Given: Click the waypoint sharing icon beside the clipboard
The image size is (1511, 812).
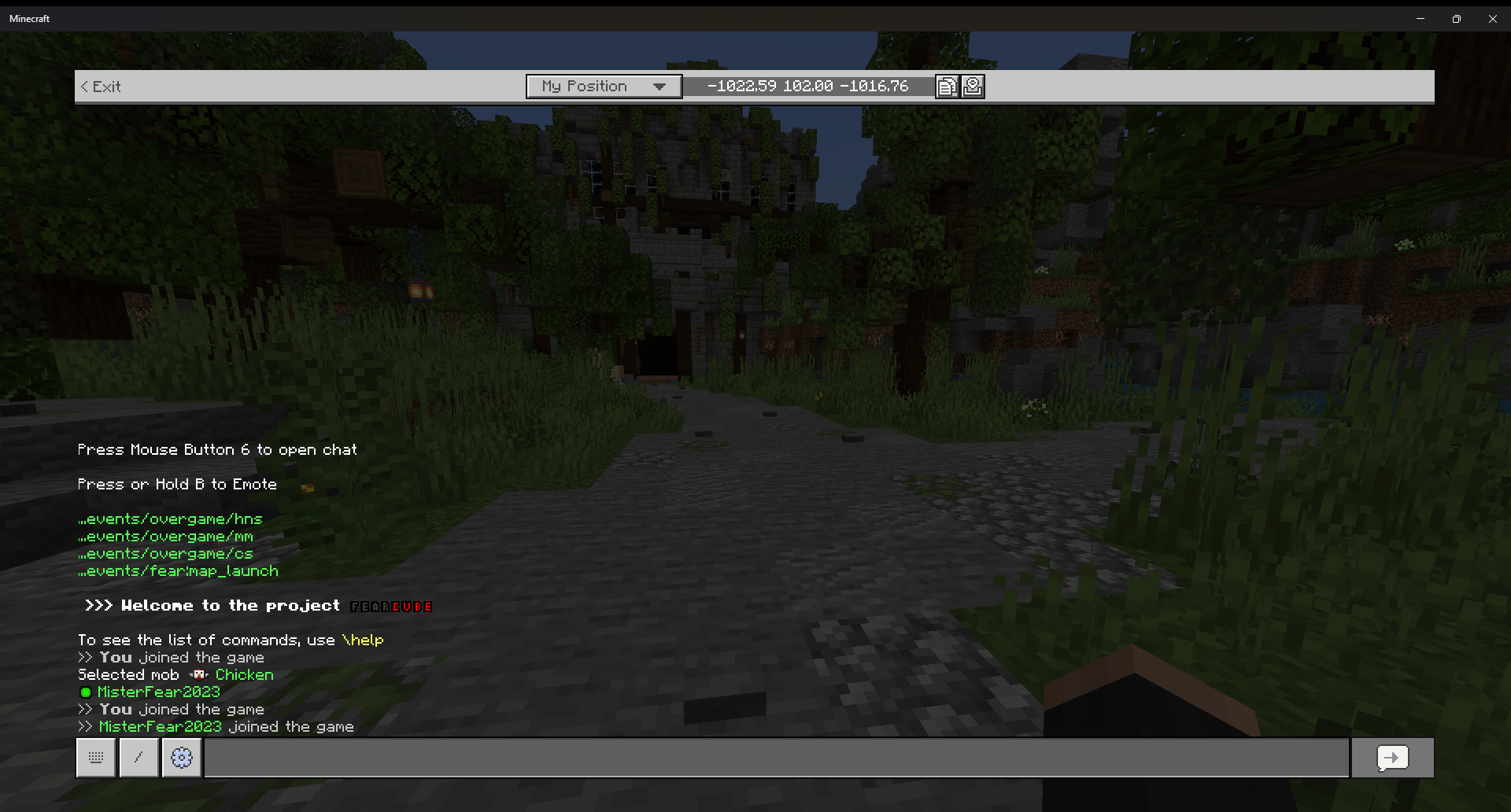Looking at the screenshot, I should click(x=973, y=86).
